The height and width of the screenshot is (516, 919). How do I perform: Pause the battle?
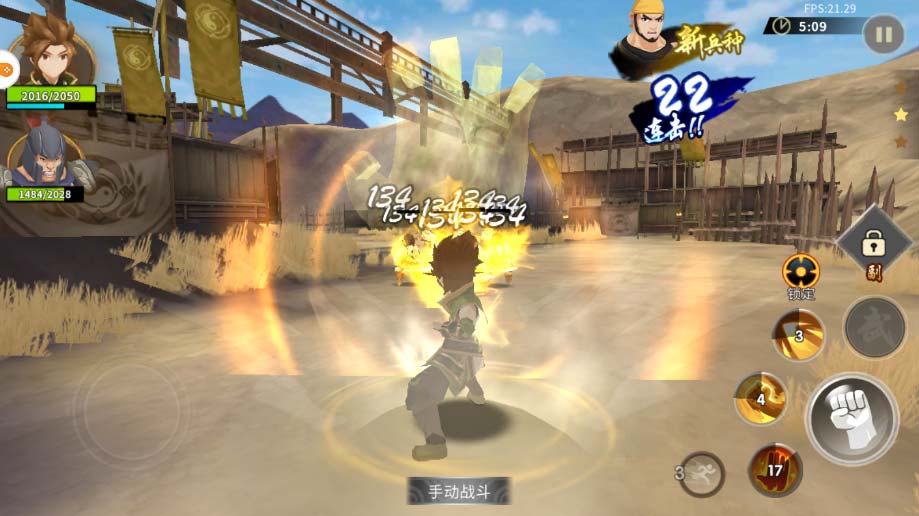883,35
